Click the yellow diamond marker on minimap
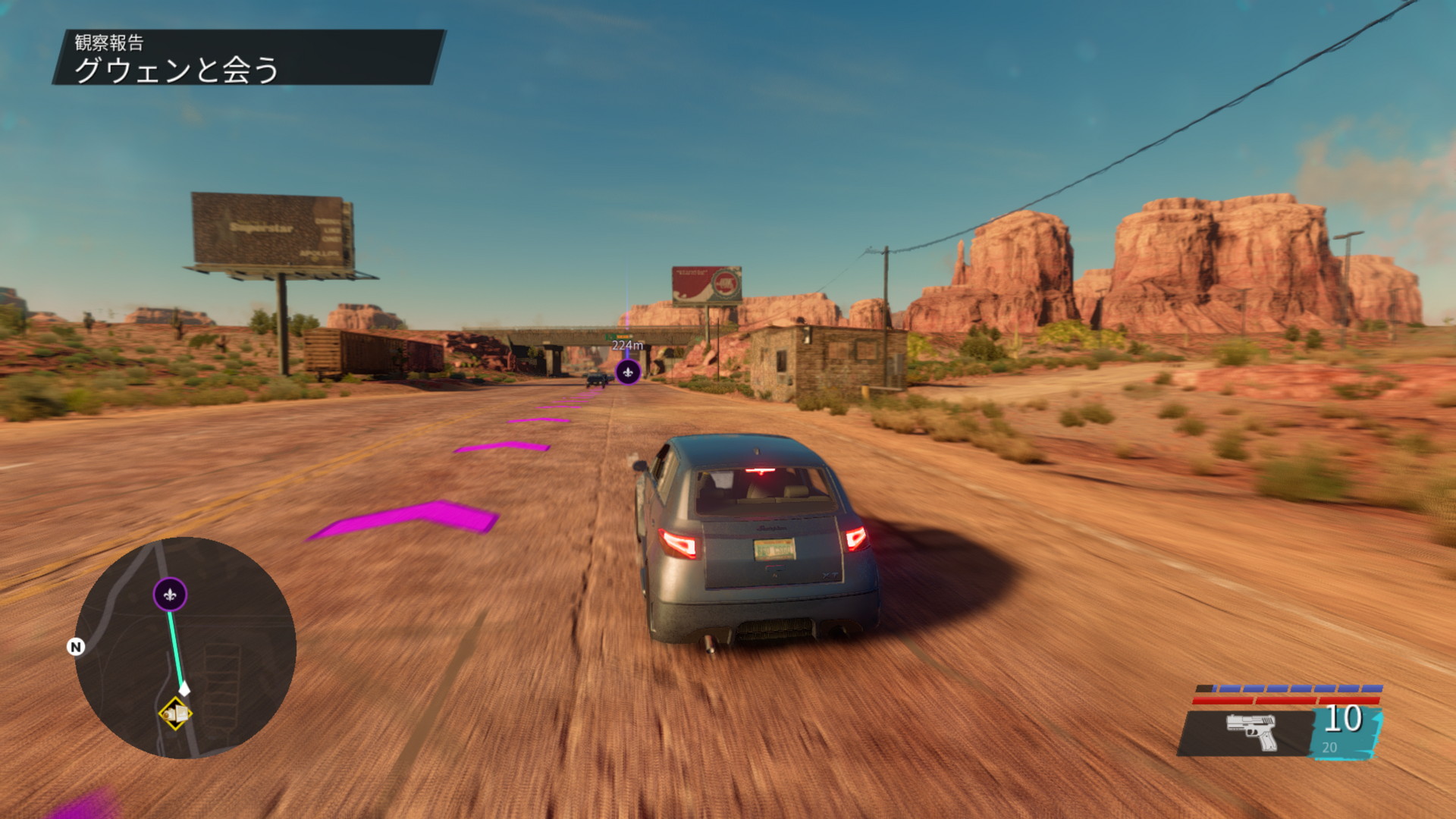The image size is (1456, 819). tap(175, 714)
